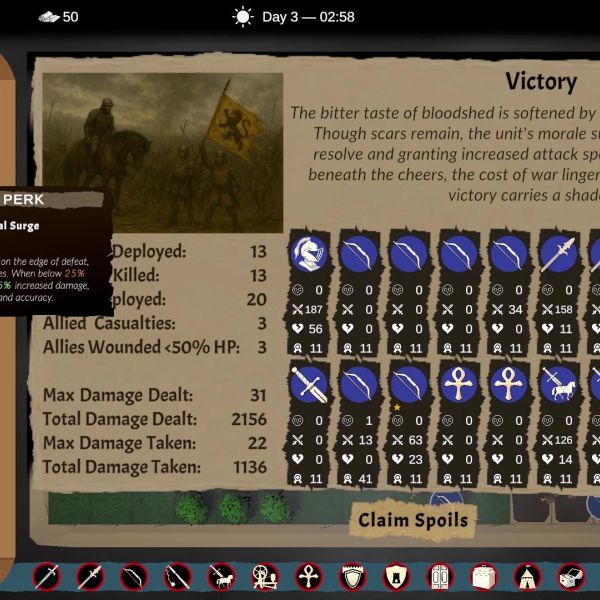This screenshot has height=600, width=600.
Task: Open the treasure chest icon in the toolbar
Action: click(571, 577)
